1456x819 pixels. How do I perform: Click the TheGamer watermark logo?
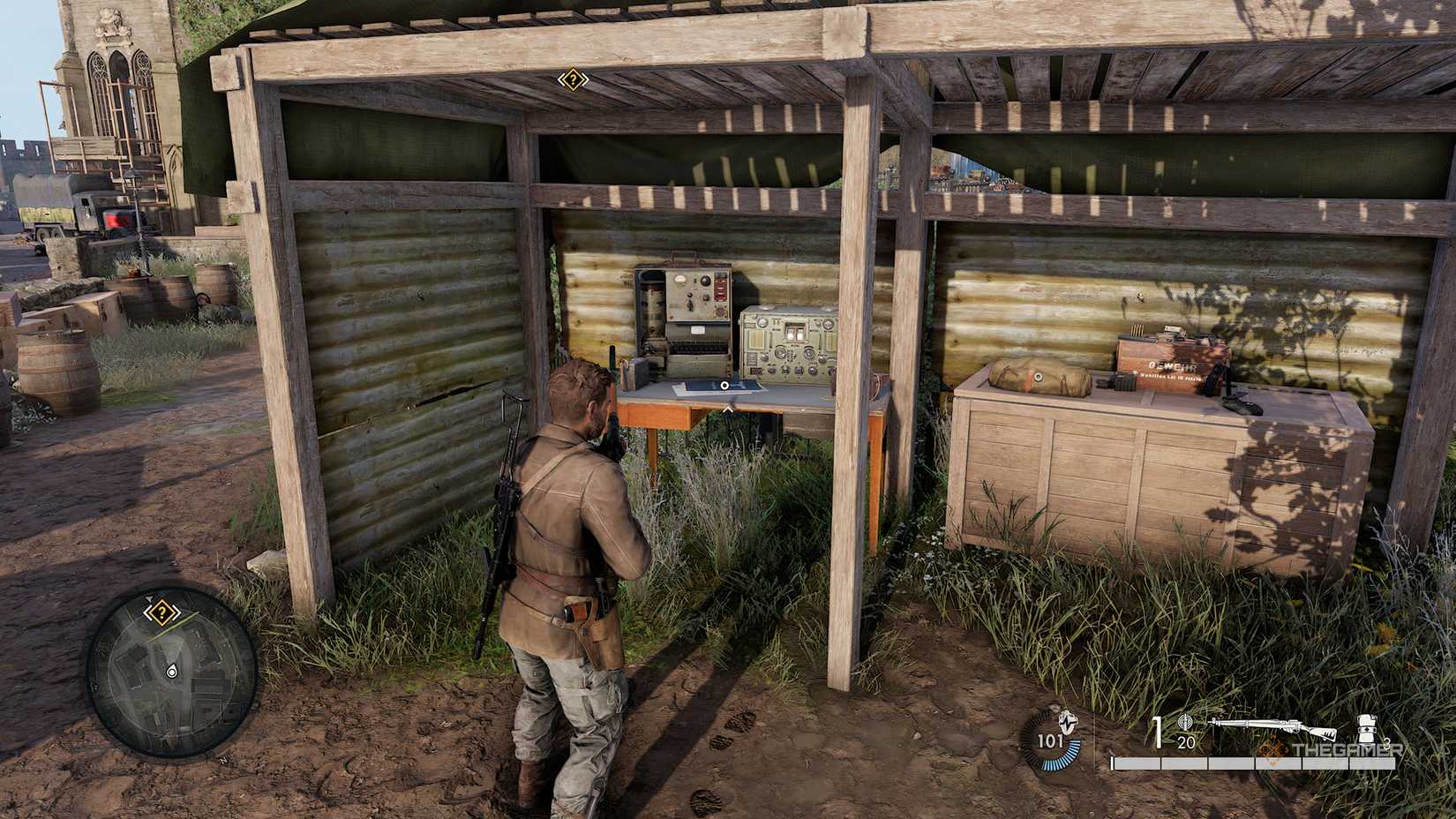pos(1346,750)
